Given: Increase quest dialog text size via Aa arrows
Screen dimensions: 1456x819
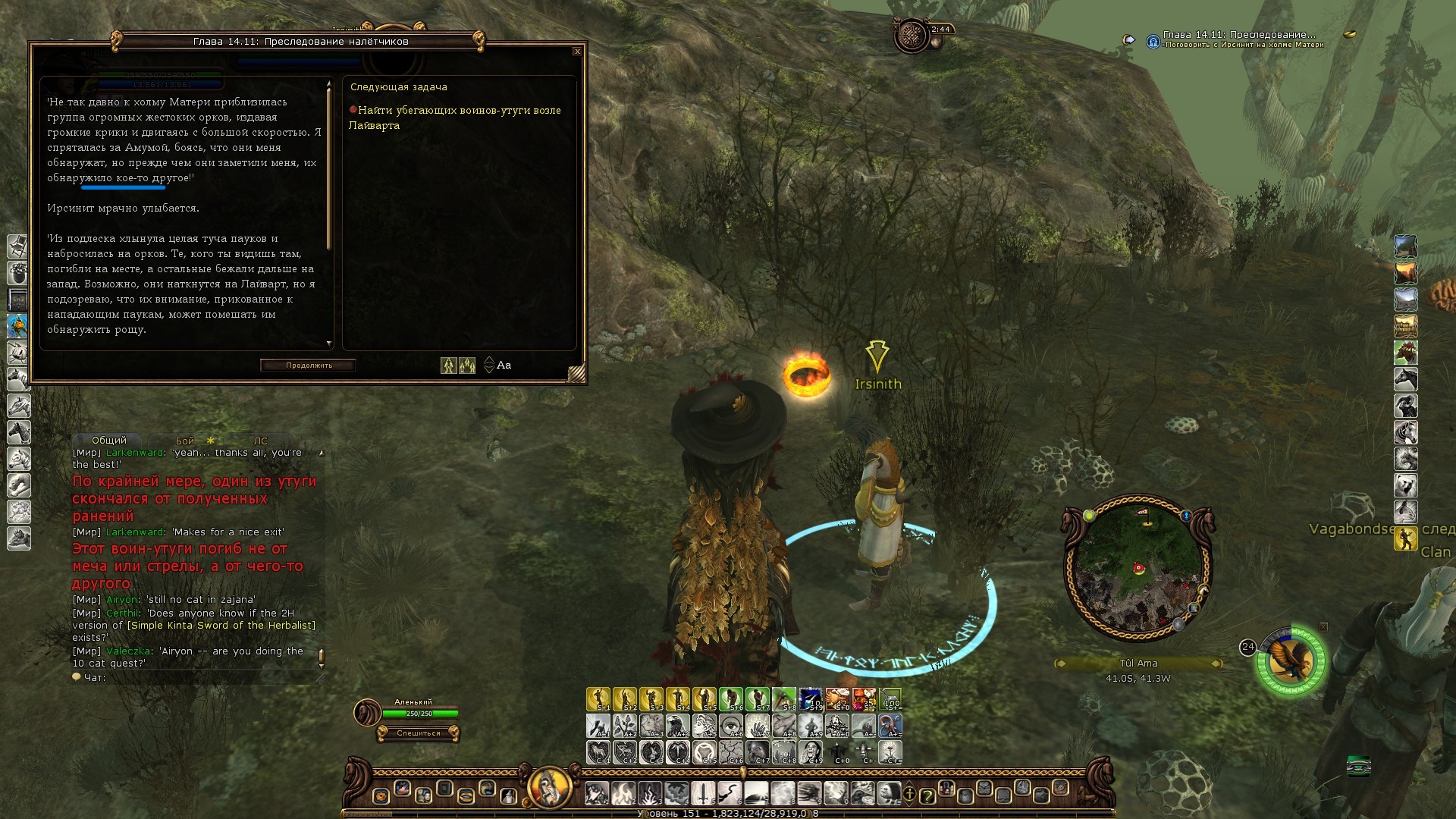Looking at the screenshot, I should tap(489, 360).
